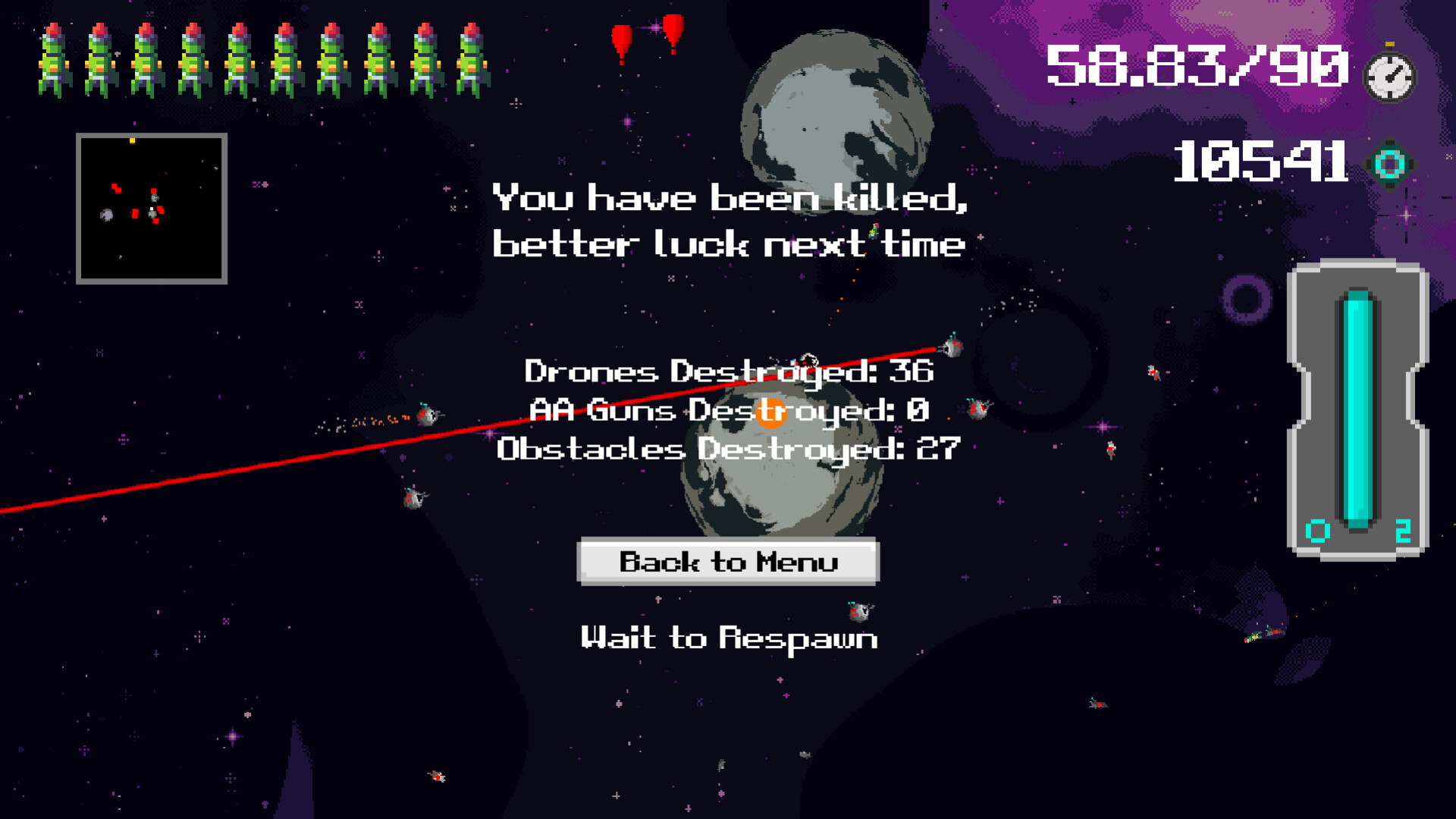Click the white dot on the minimap
The image size is (1456, 819).
(x=152, y=209)
